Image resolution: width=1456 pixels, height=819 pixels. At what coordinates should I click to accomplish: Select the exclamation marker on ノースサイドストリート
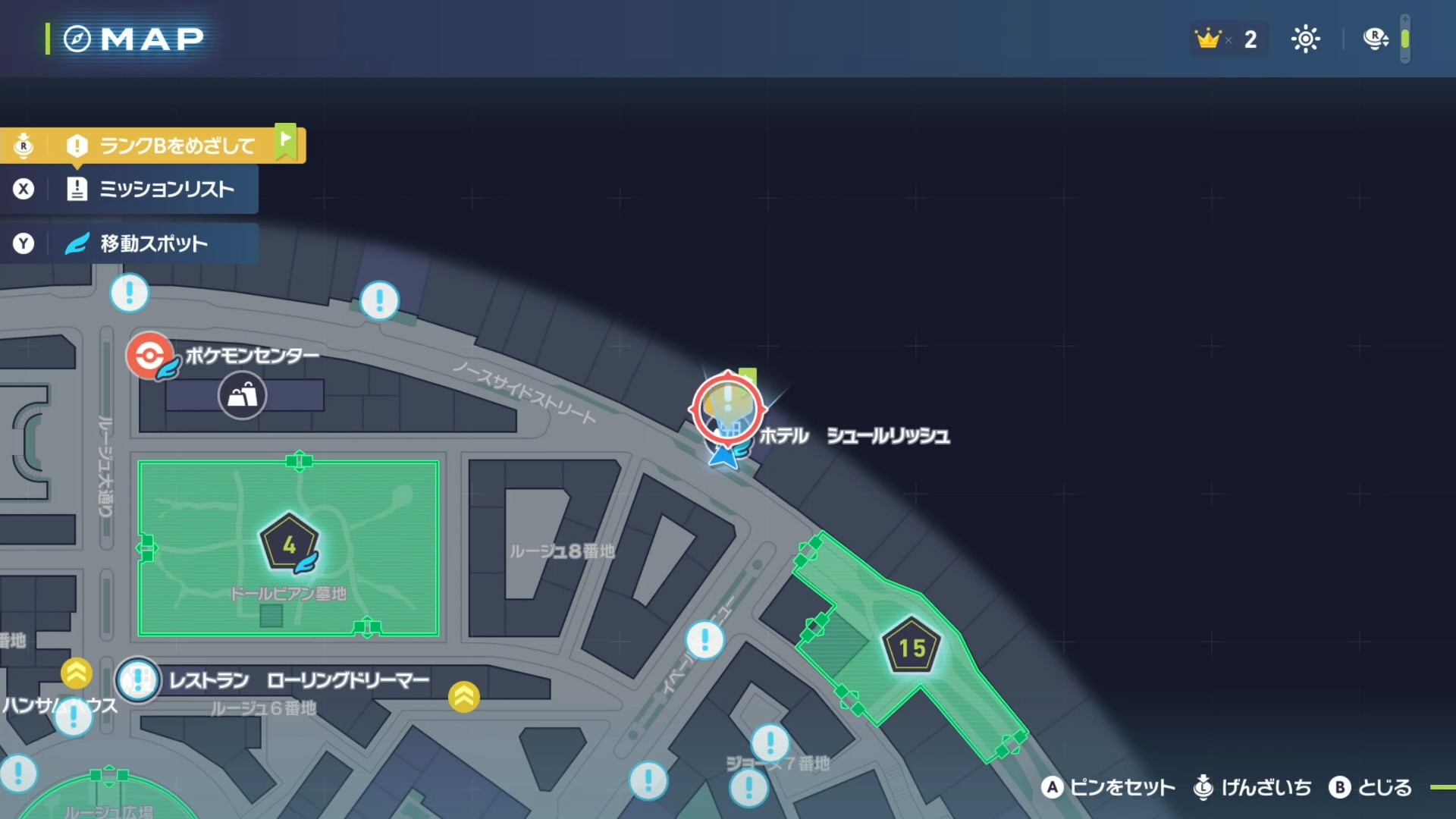point(379,300)
